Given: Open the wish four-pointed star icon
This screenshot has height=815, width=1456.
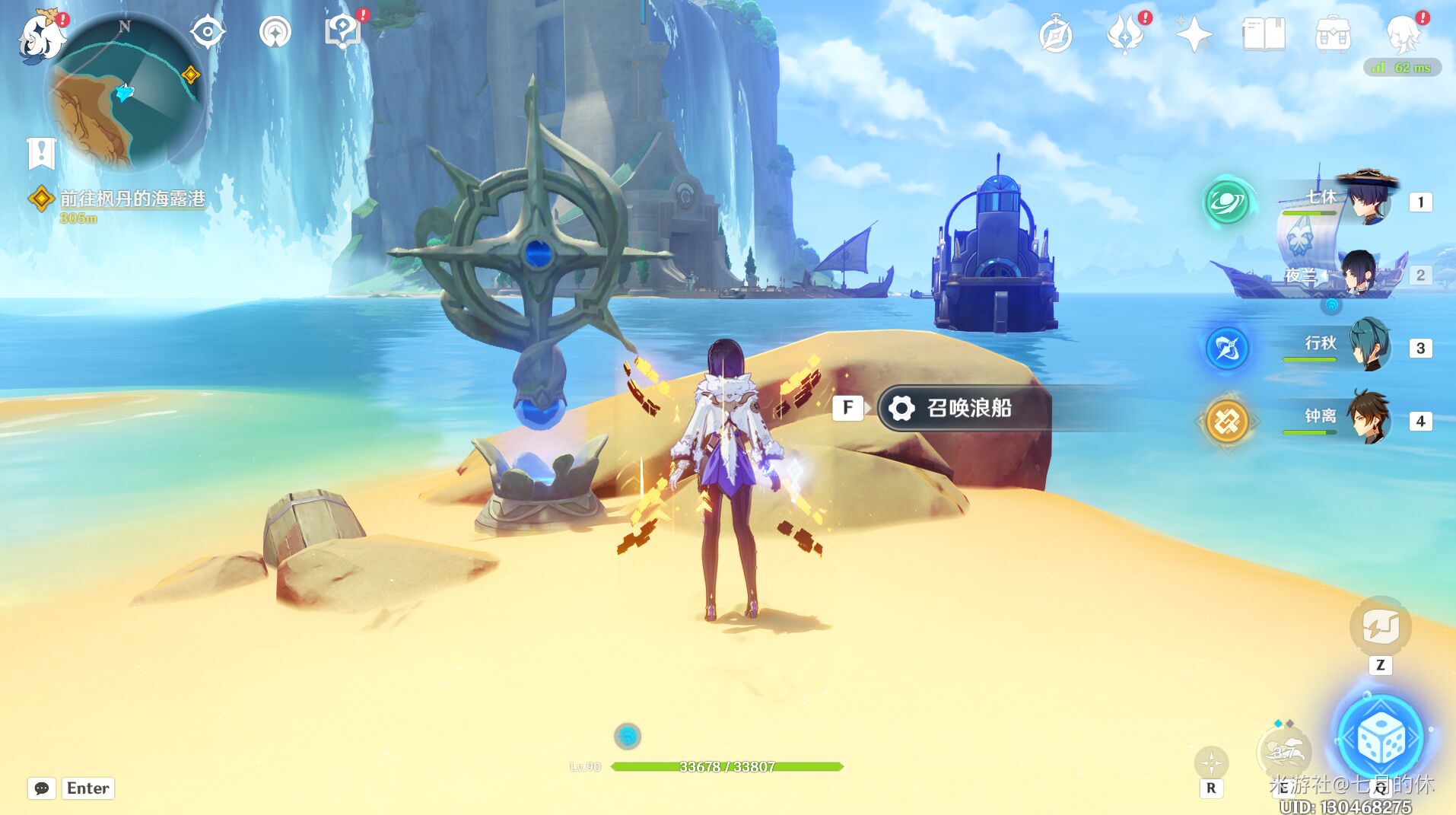Looking at the screenshot, I should (1194, 35).
